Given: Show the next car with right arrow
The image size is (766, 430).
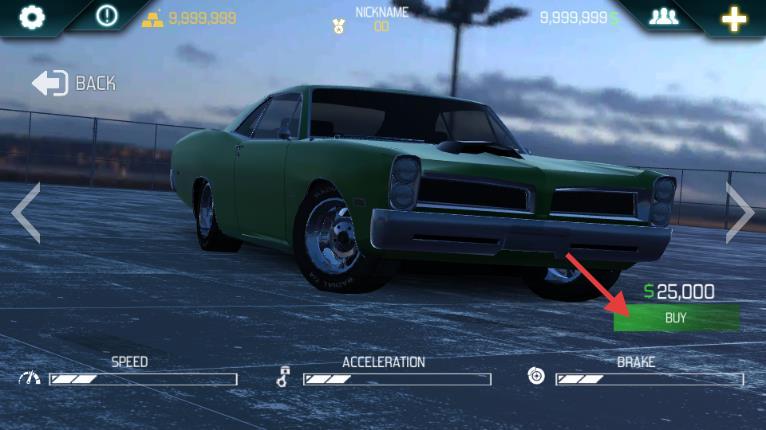Looking at the screenshot, I should click(739, 212).
